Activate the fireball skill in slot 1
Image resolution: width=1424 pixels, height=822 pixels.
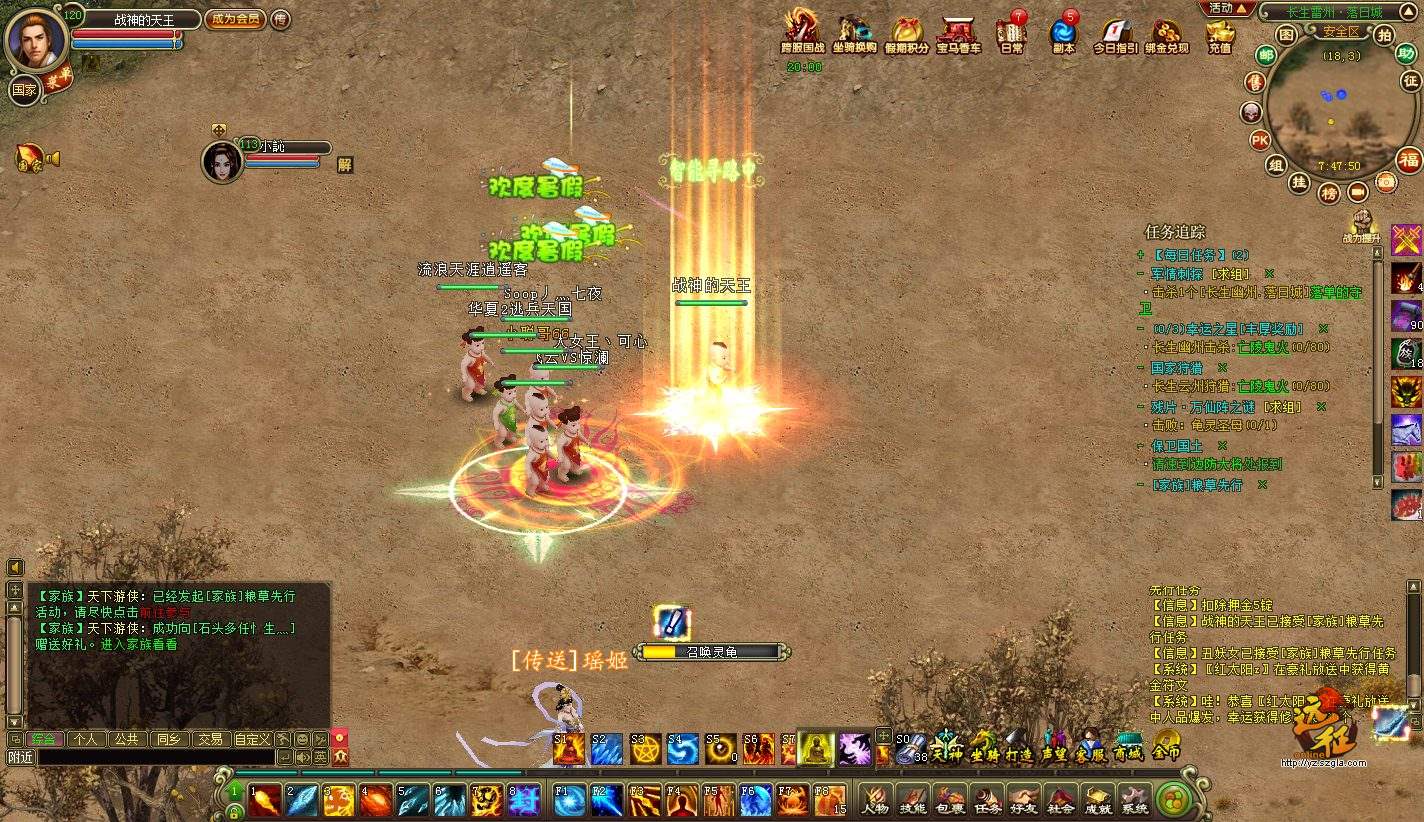point(265,800)
